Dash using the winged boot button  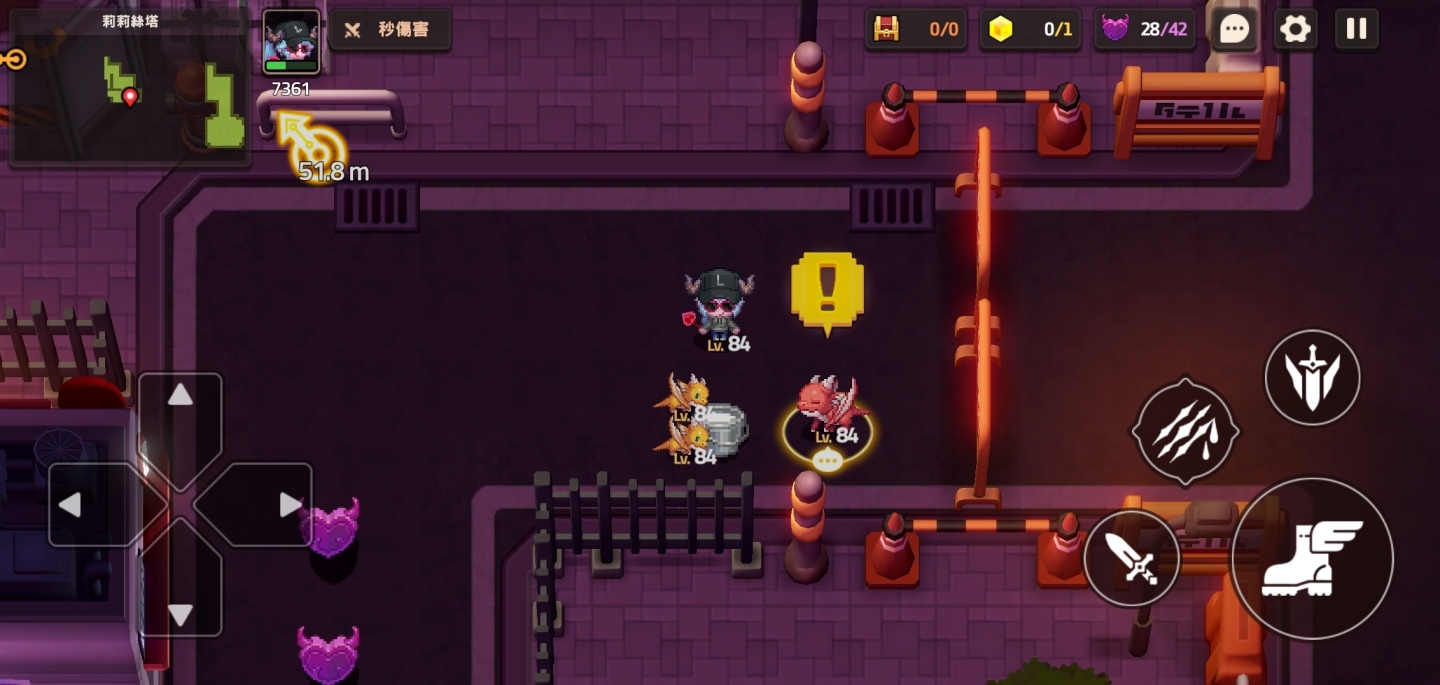pos(1311,558)
